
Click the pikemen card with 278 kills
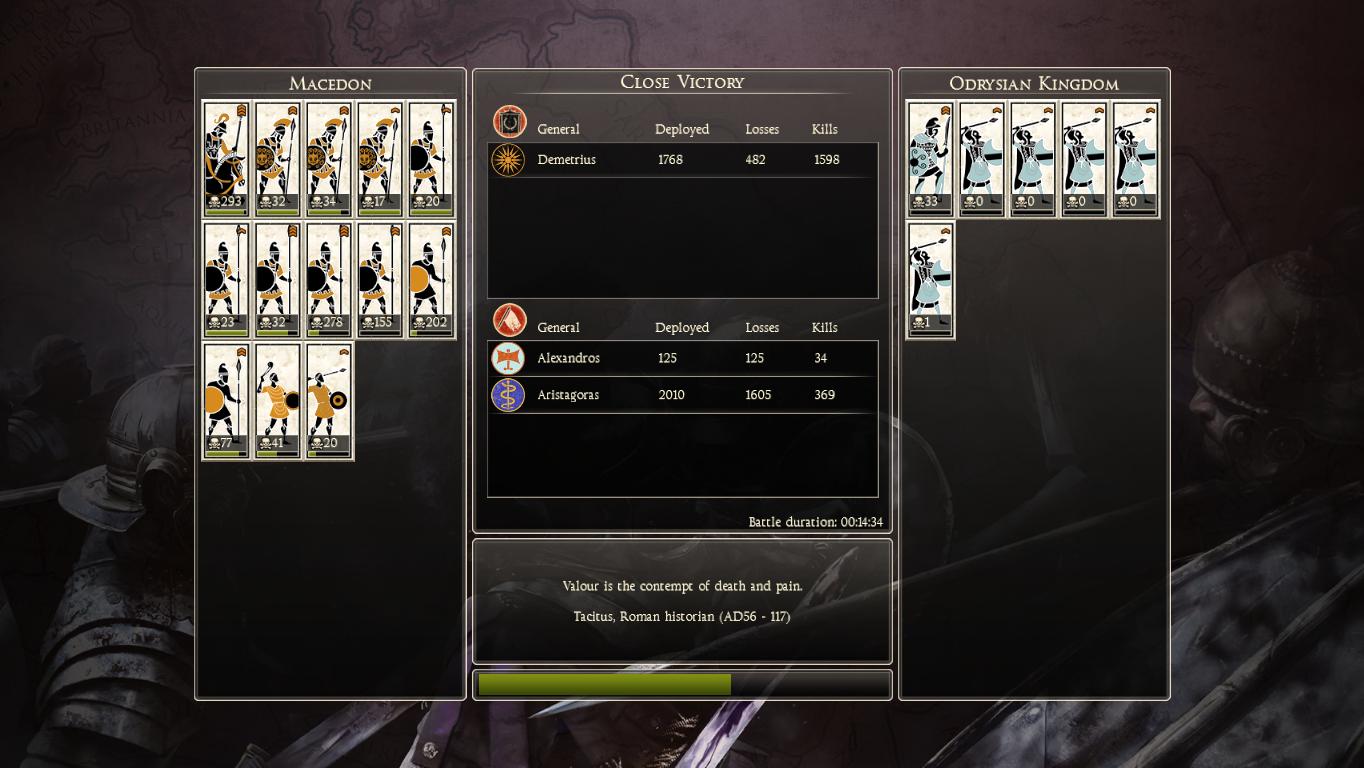pyautogui.click(x=329, y=279)
